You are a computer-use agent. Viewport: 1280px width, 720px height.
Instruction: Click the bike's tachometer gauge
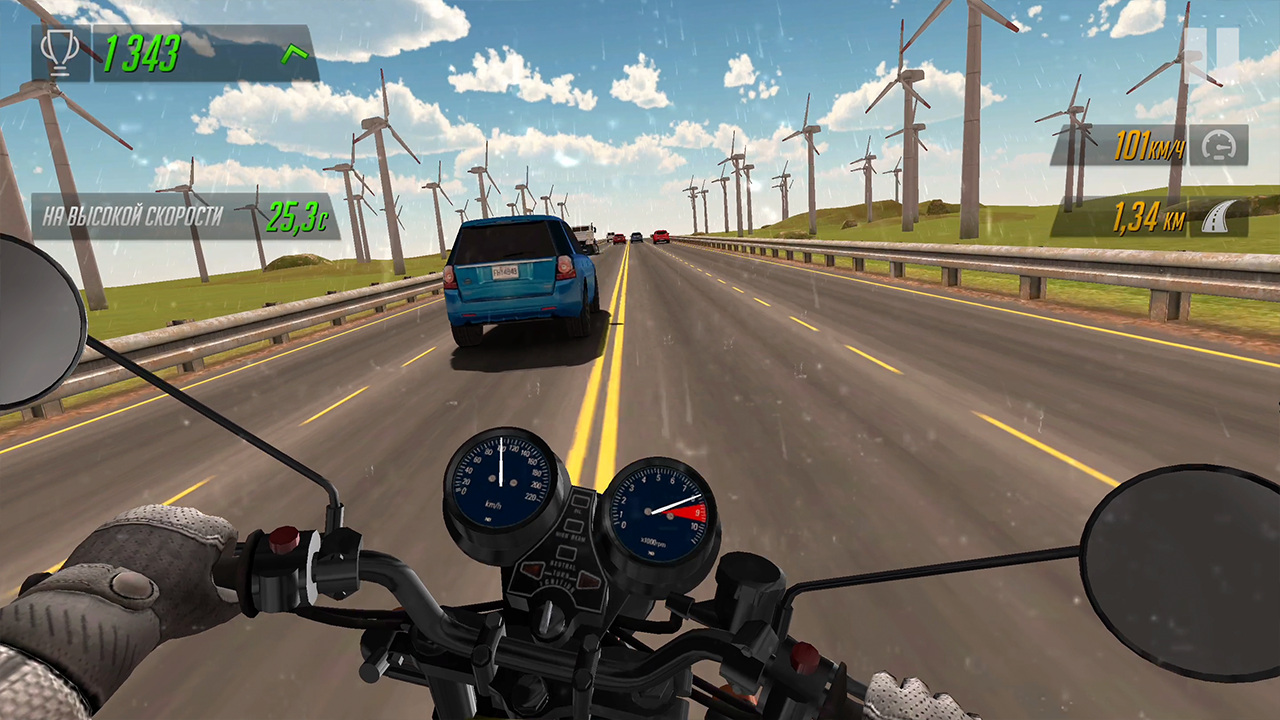click(658, 509)
